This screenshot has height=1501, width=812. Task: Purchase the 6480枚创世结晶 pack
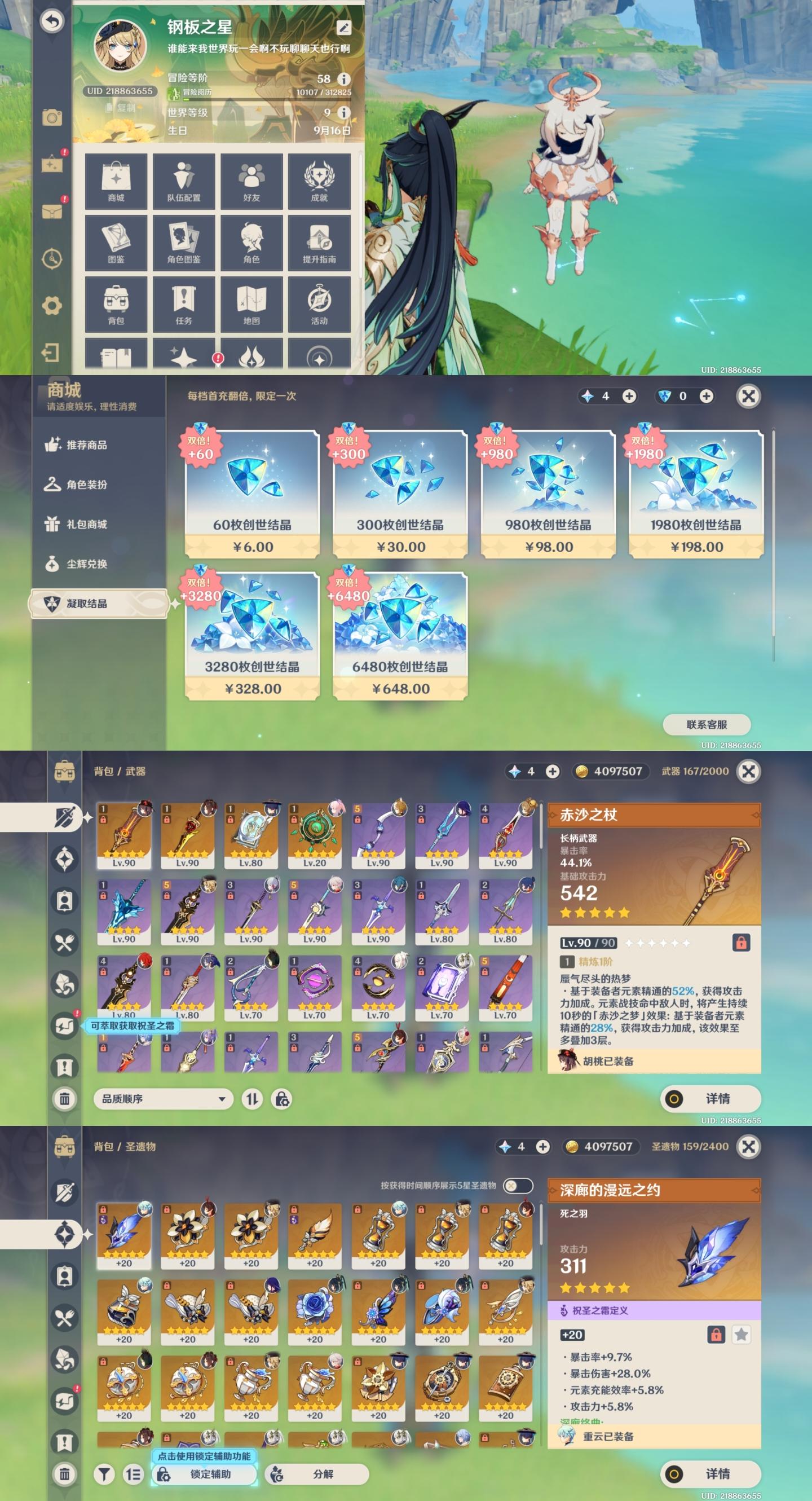(x=400, y=636)
